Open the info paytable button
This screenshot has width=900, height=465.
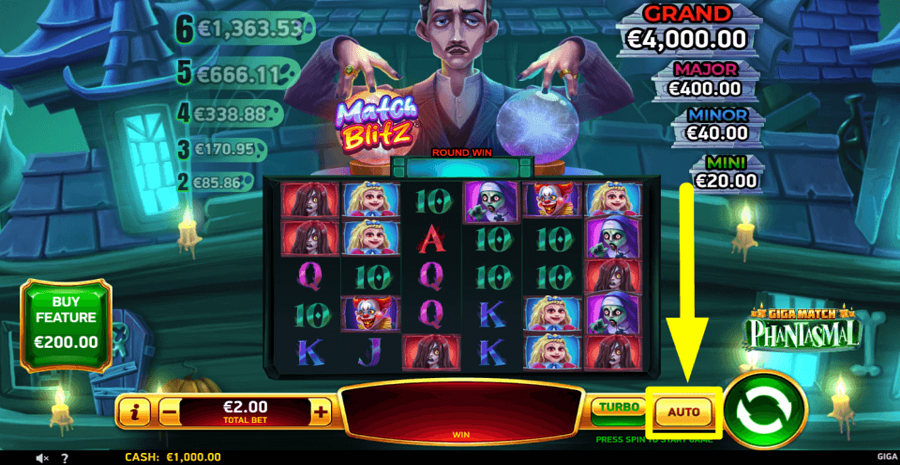coord(135,410)
